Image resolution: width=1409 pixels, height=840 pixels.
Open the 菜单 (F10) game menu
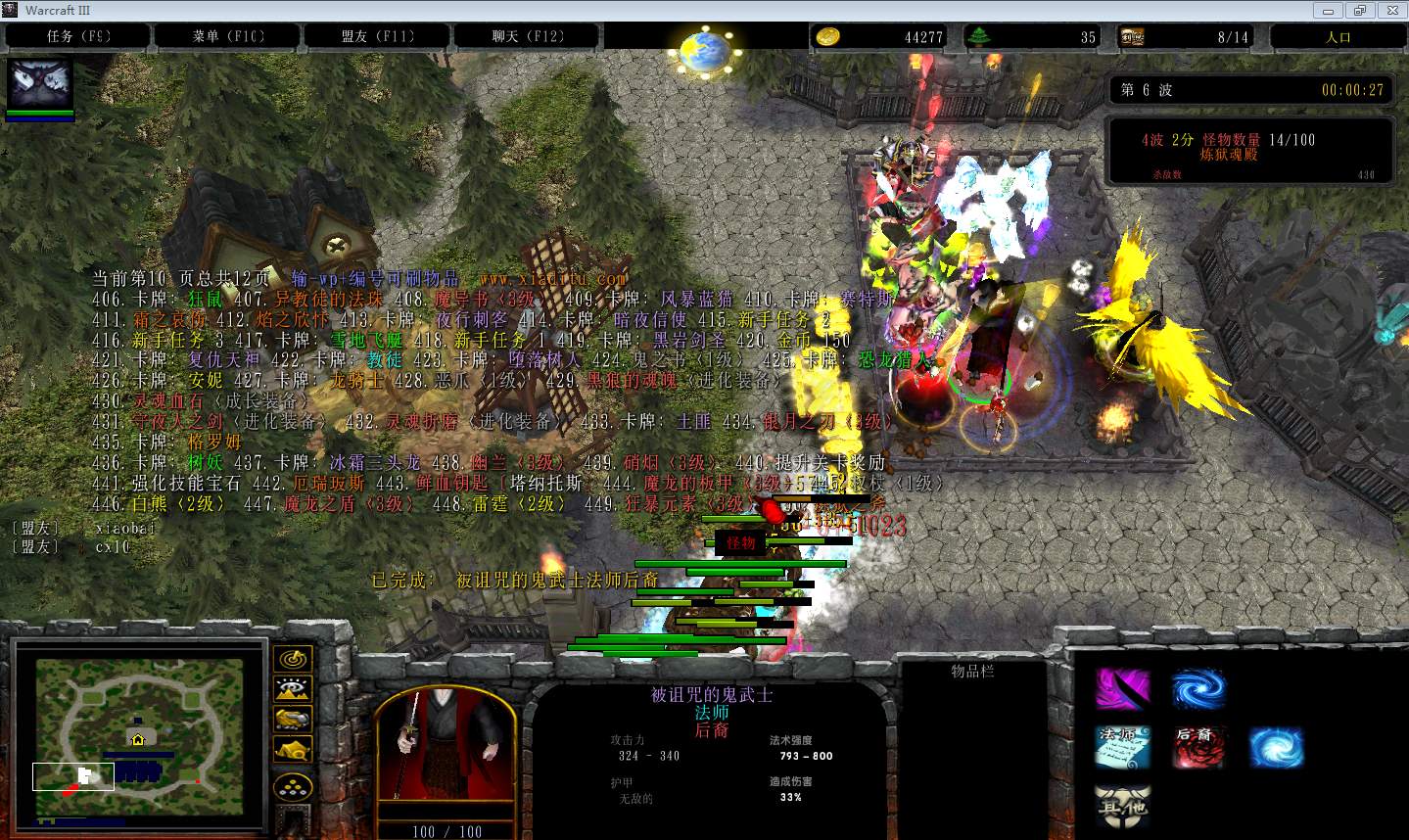tap(228, 36)
